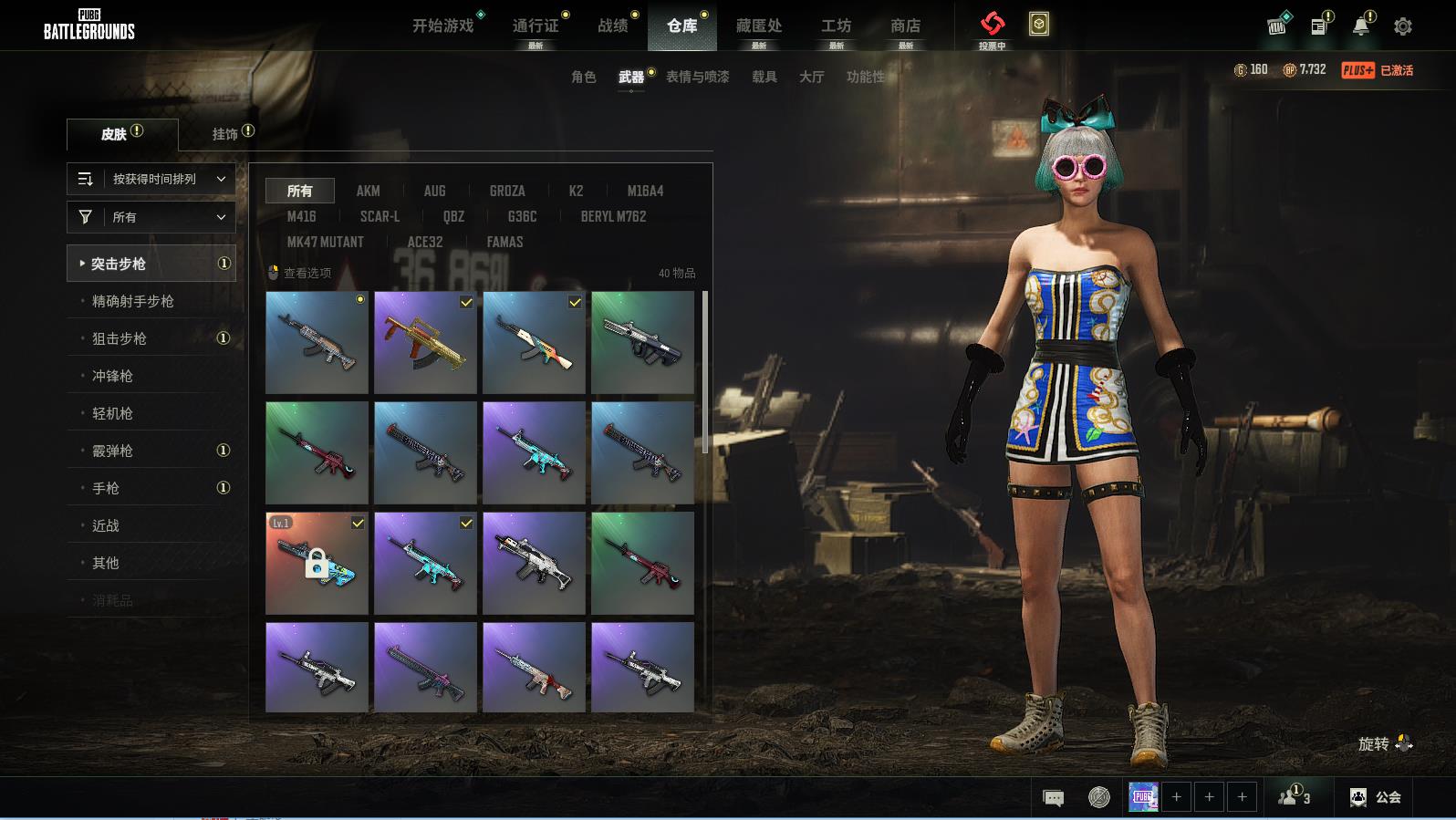Check the notification bell icon
Image resolution: width=1456 pixels, height=820 pixels.
pyautogui.click(x=1361, y=26)
